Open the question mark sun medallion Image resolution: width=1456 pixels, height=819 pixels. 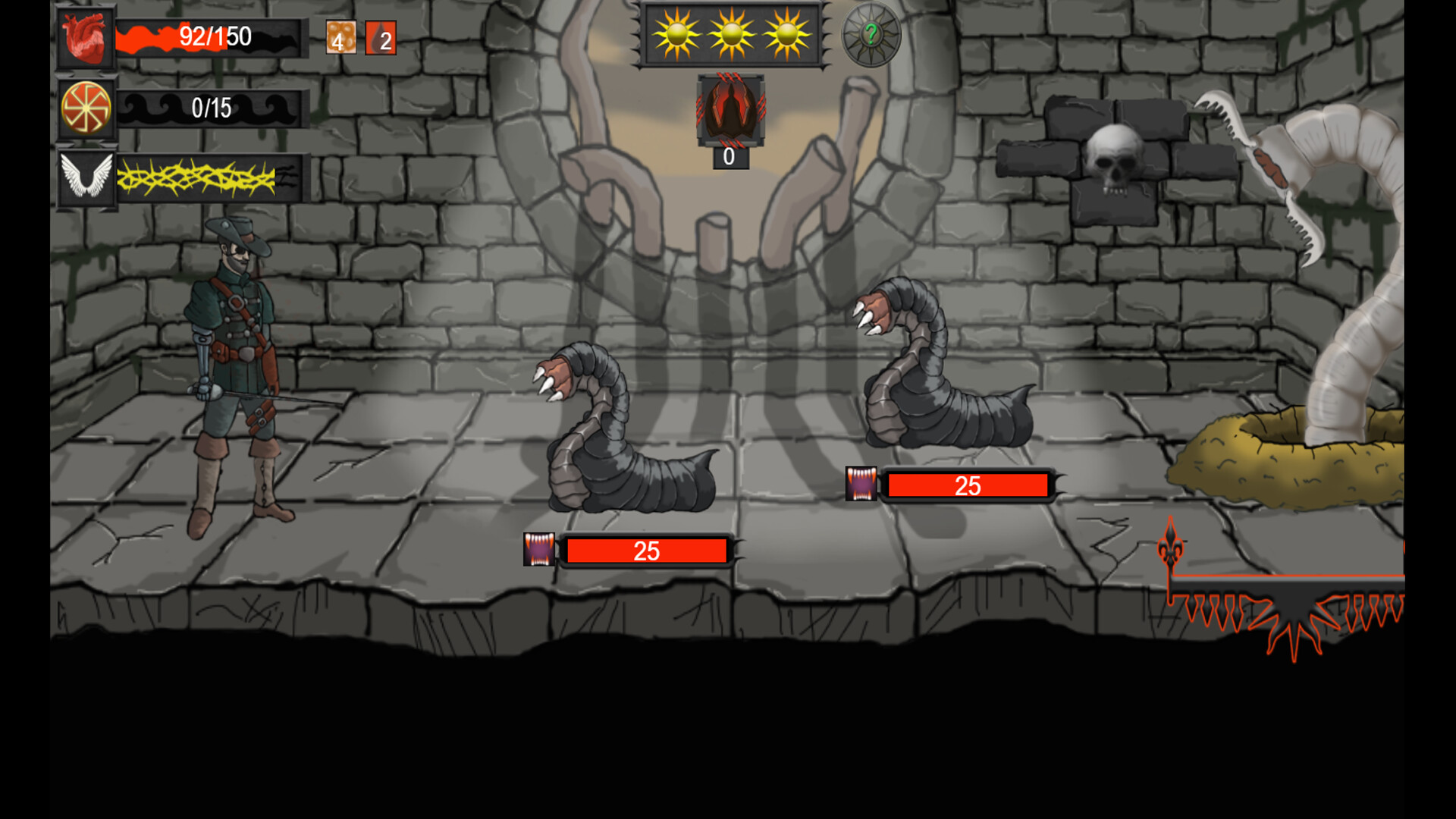coord(871,34)
